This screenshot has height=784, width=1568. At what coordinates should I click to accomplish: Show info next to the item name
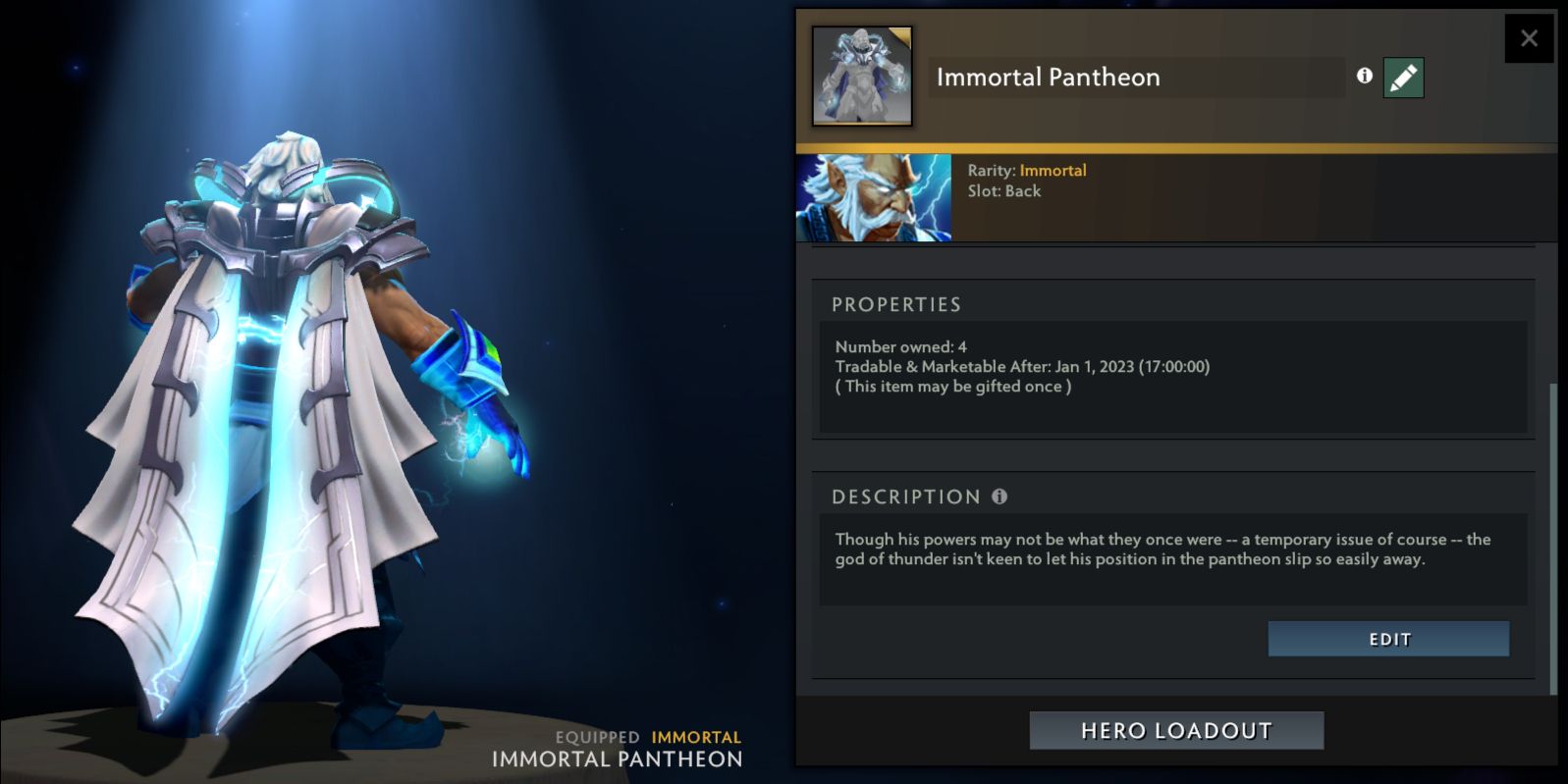tap(1364, 76)
